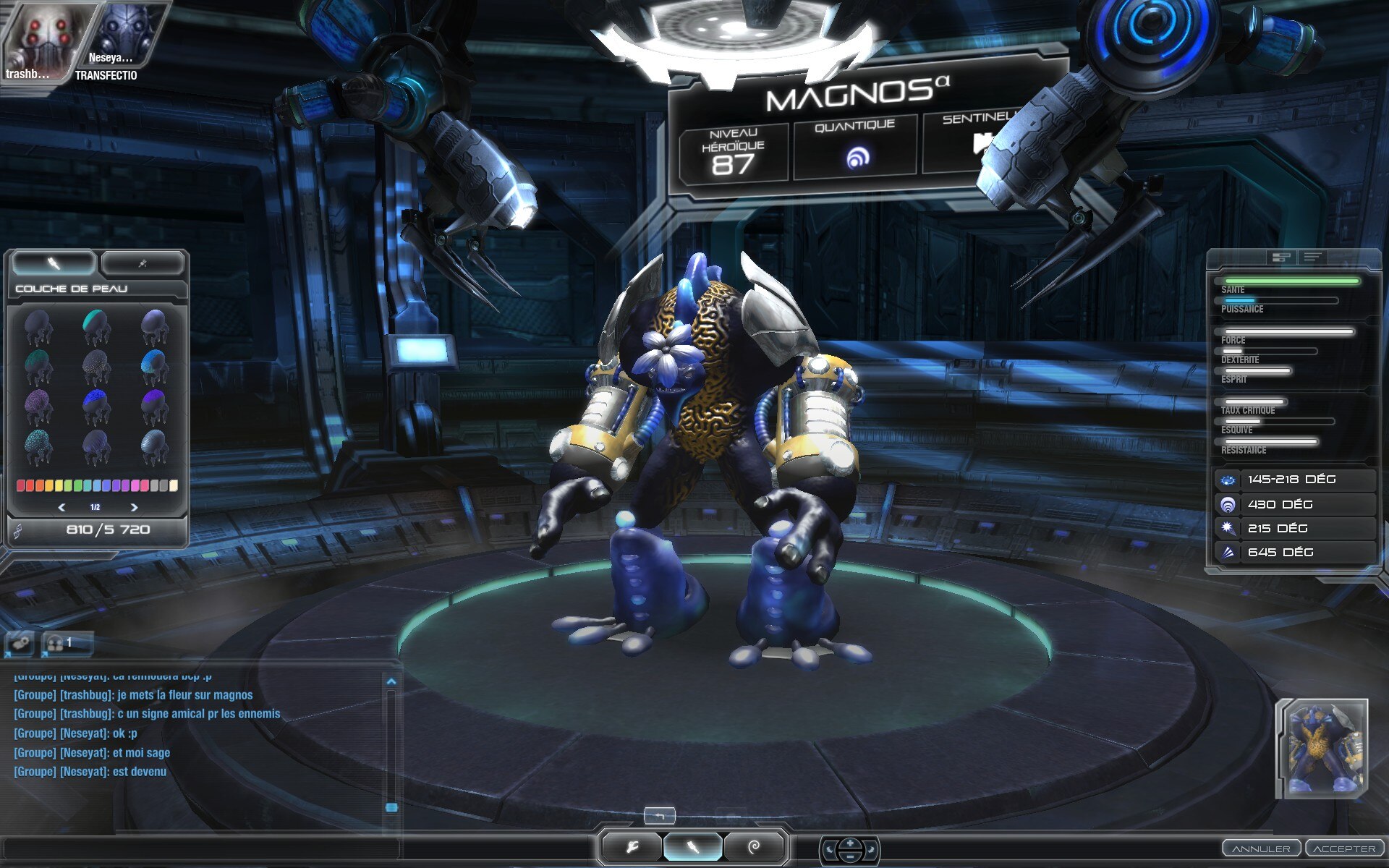Cancel edits with the Annuler button
Image resolution: width=1389 pixels, height=868 pixels.
click(1261, 848)
